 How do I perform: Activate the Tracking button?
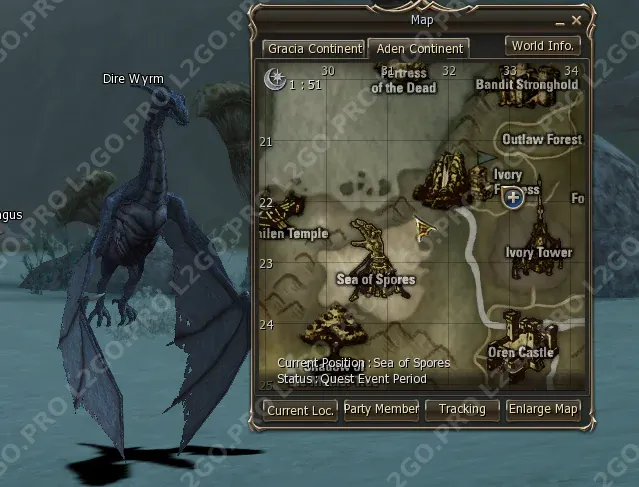pyautogui.click(x=462, y=409)
